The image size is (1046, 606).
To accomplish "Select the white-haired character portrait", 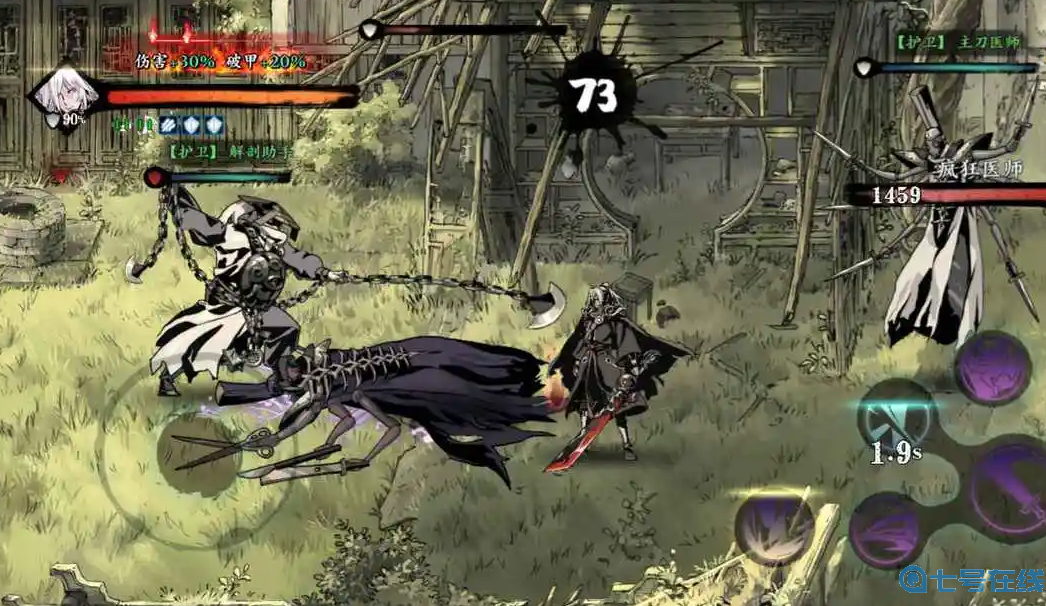I will 67,94.
